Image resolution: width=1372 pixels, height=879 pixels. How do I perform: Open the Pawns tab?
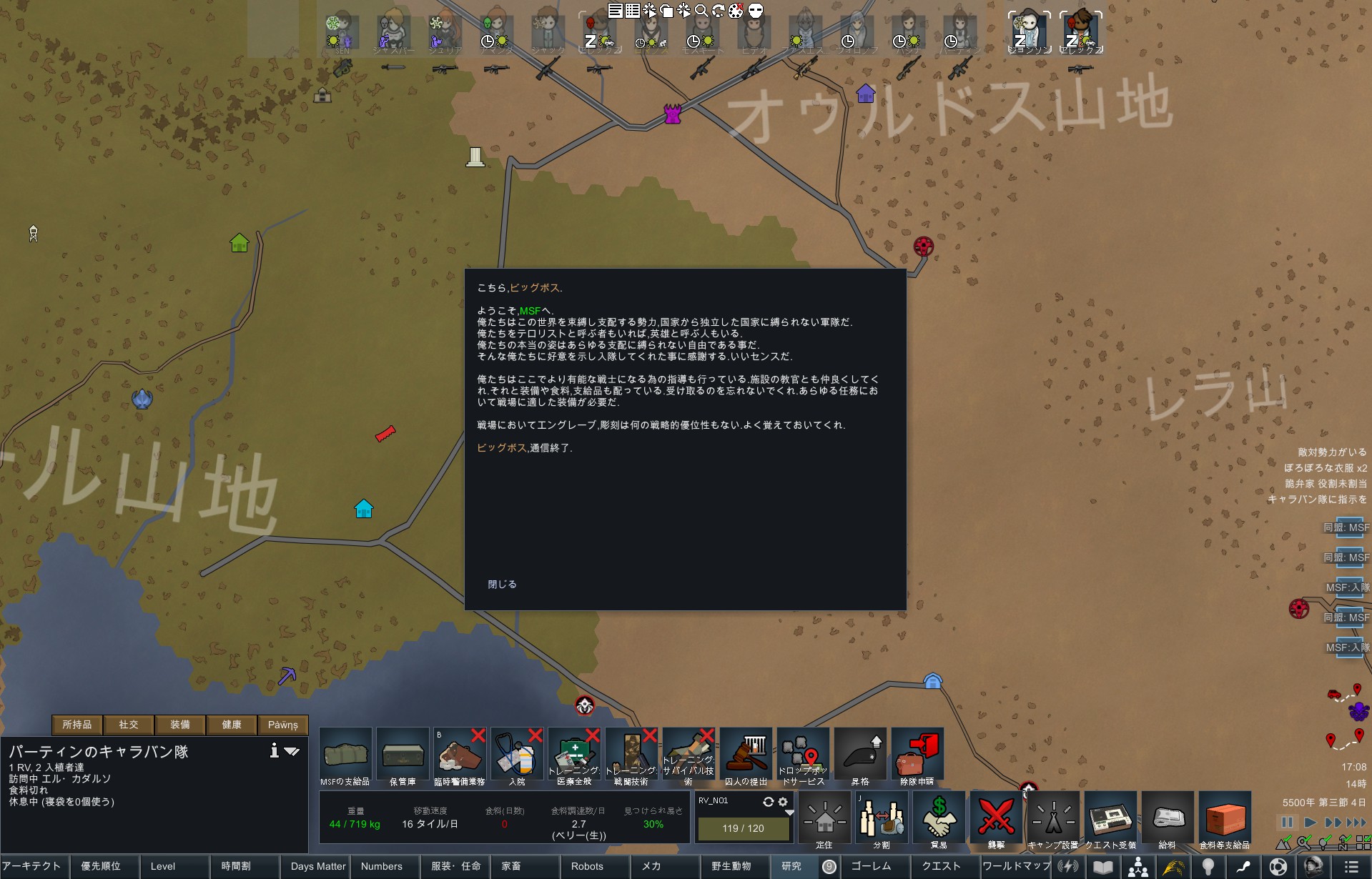283,725
